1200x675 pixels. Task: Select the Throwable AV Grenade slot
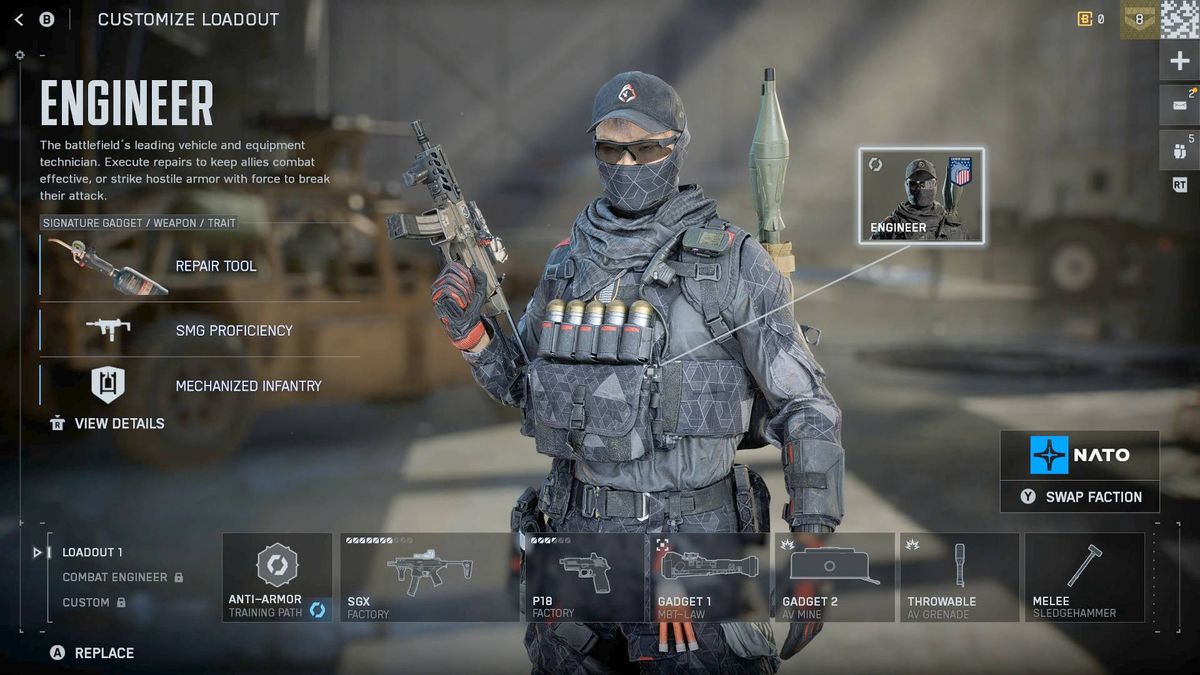tap(959, 577)
